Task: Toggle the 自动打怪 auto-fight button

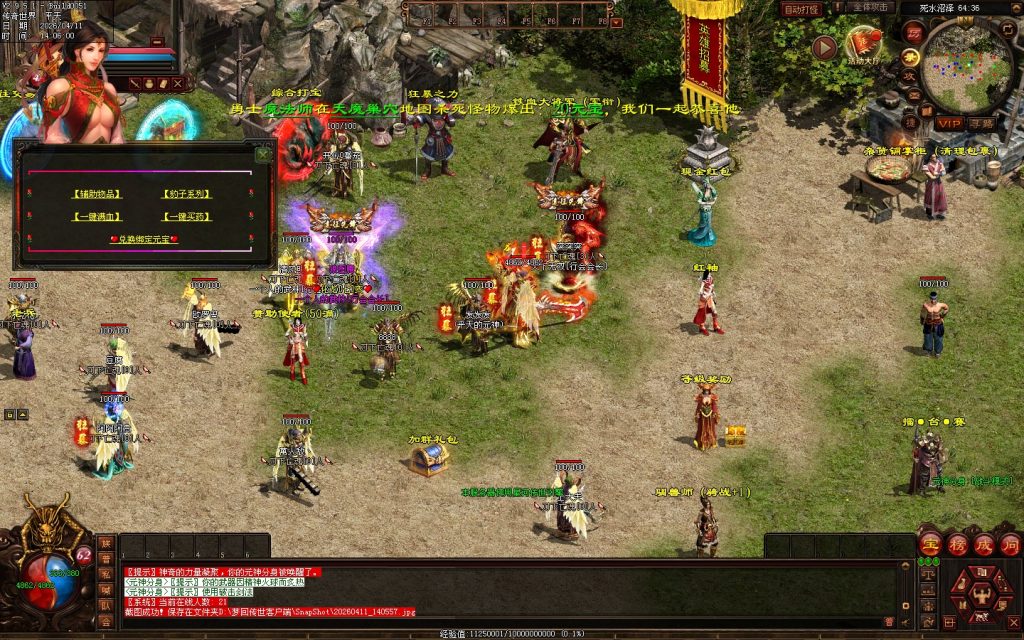Action: (x=801, y=9)
